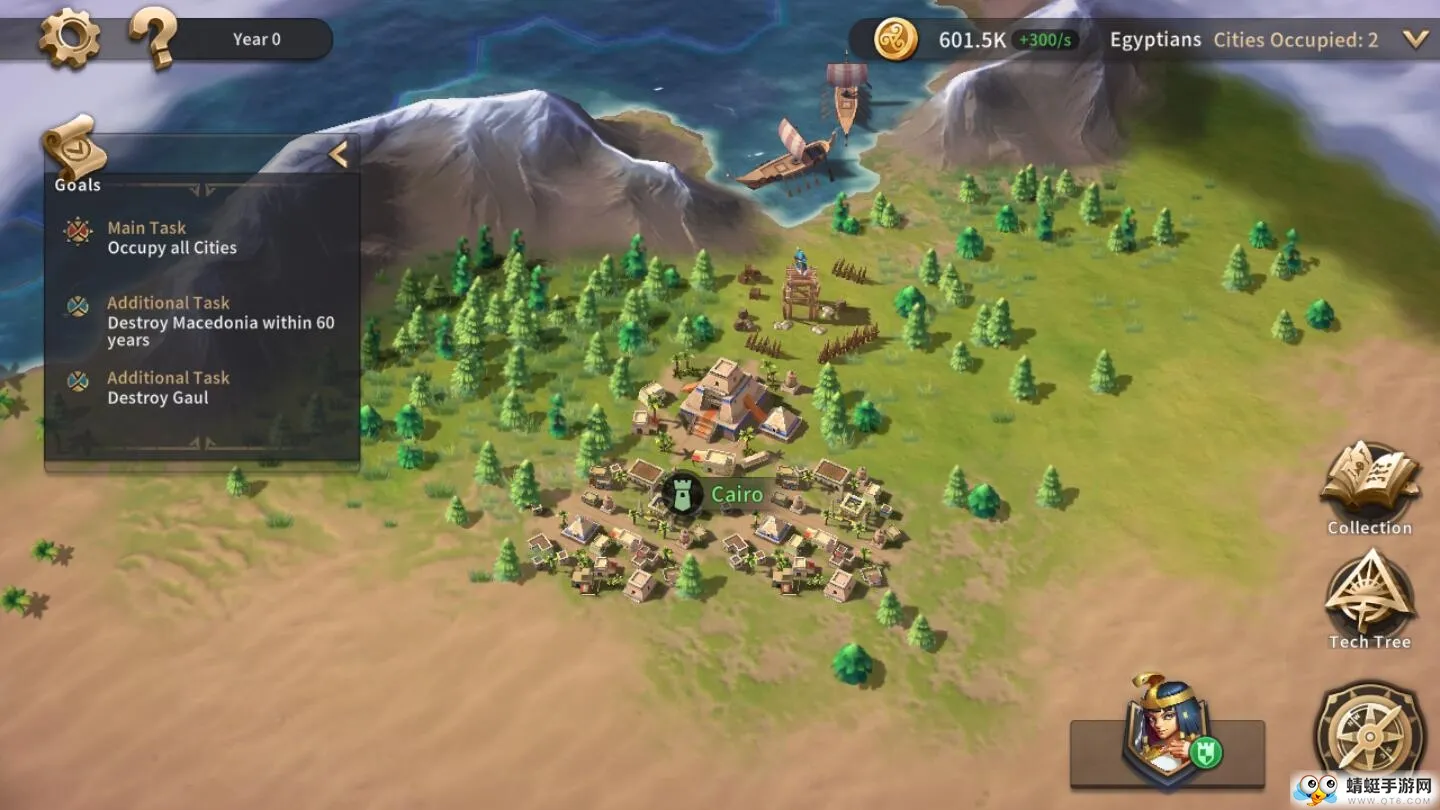Open the Collection book
Screen dimensions: 1440x810
coord(1369,486)
